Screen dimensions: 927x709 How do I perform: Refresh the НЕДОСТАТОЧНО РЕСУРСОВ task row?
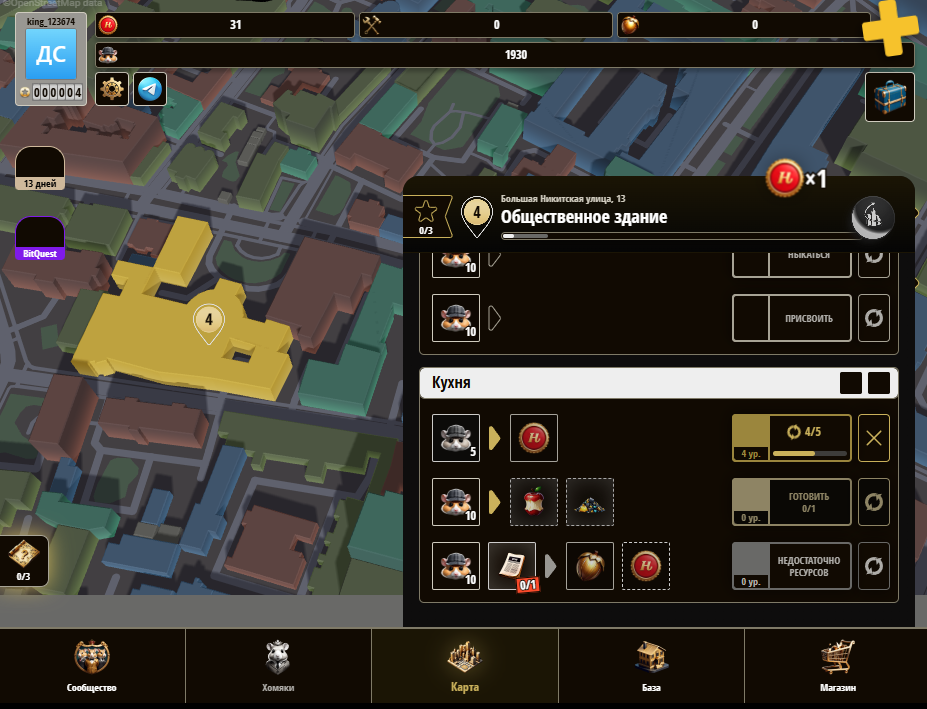tap(874, 566)
